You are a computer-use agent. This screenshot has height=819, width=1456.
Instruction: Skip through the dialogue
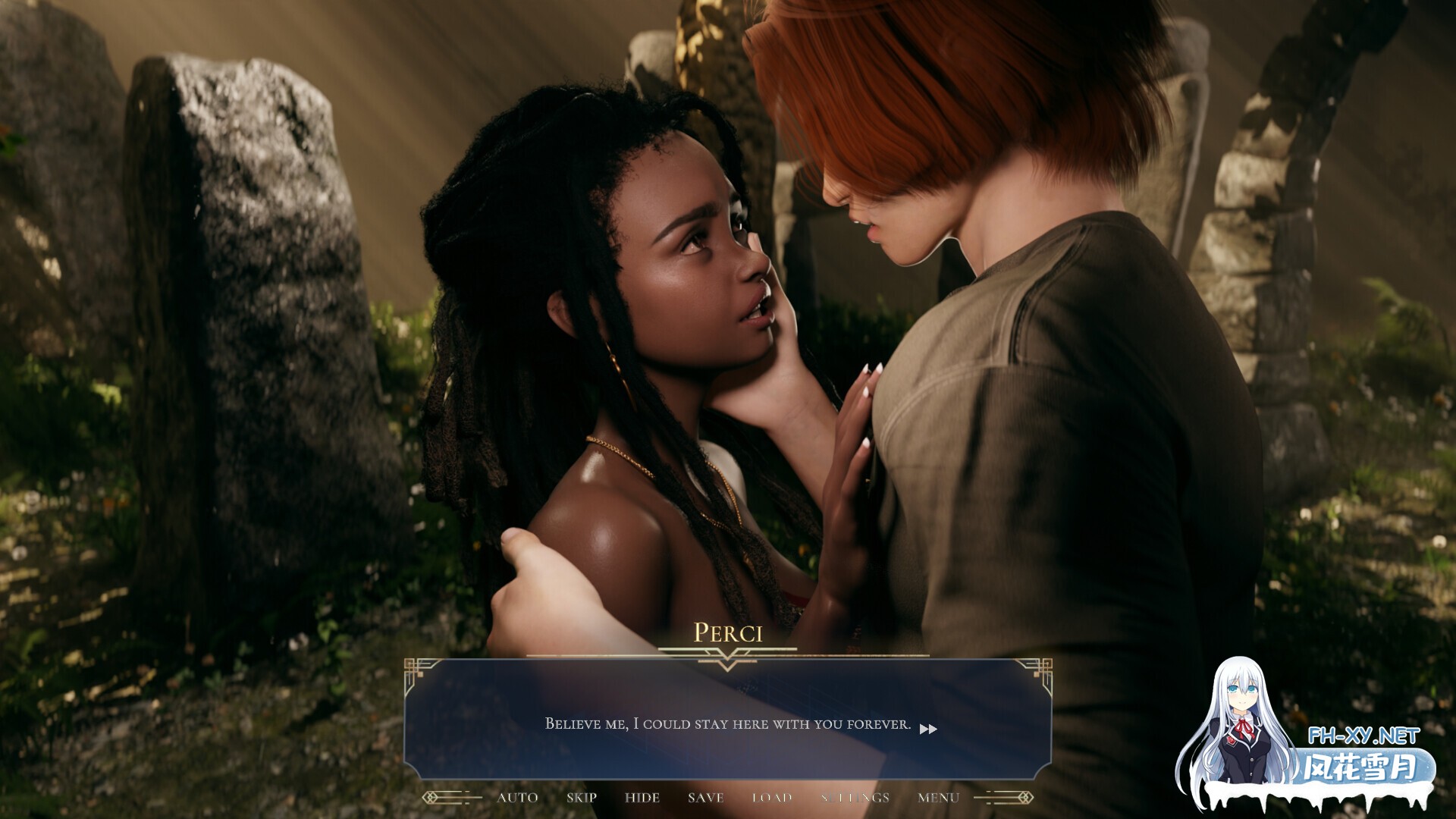tap(582, 798)
